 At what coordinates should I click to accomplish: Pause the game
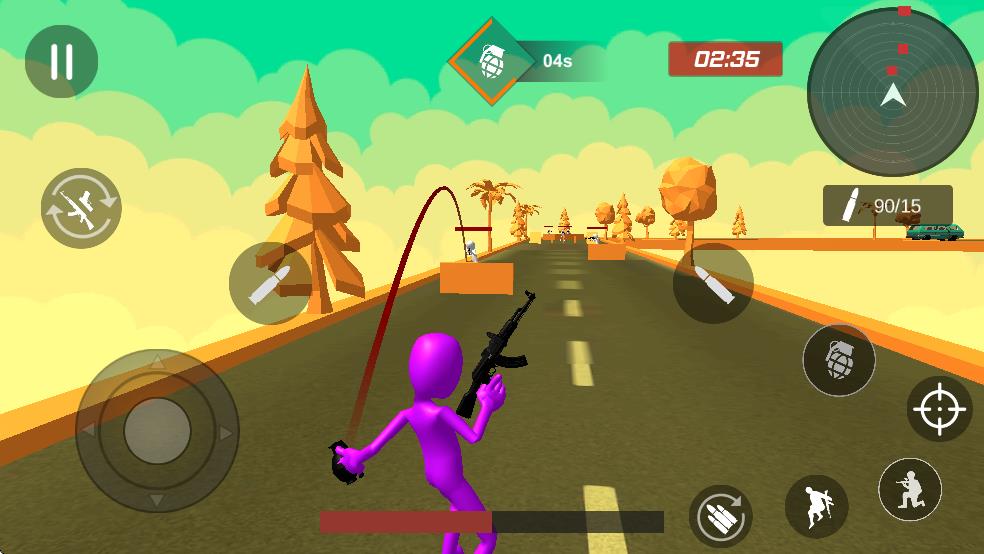(x=61, y=62)
